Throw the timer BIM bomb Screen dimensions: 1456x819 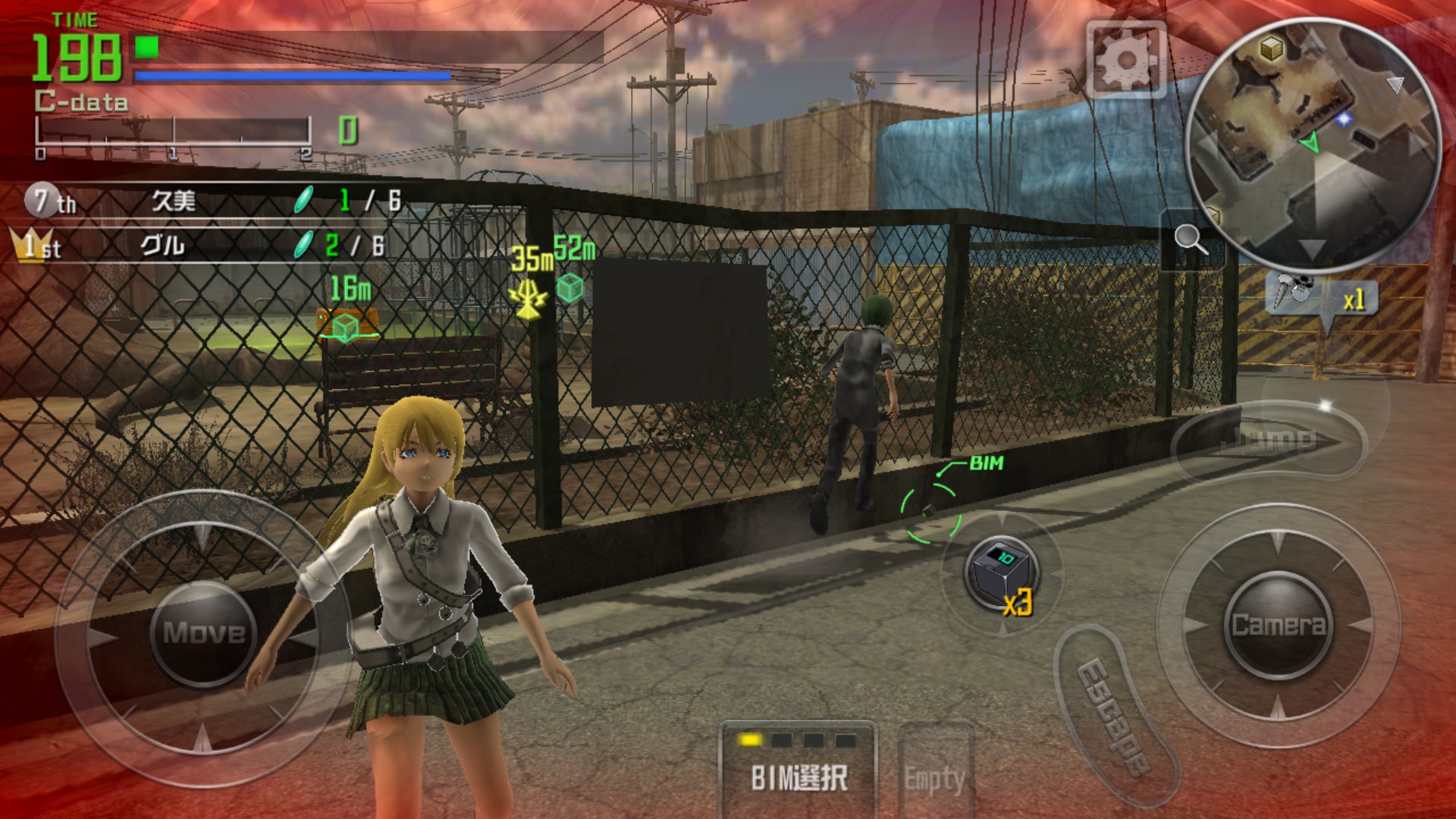pyautogui.click(x=1001, y=573)
